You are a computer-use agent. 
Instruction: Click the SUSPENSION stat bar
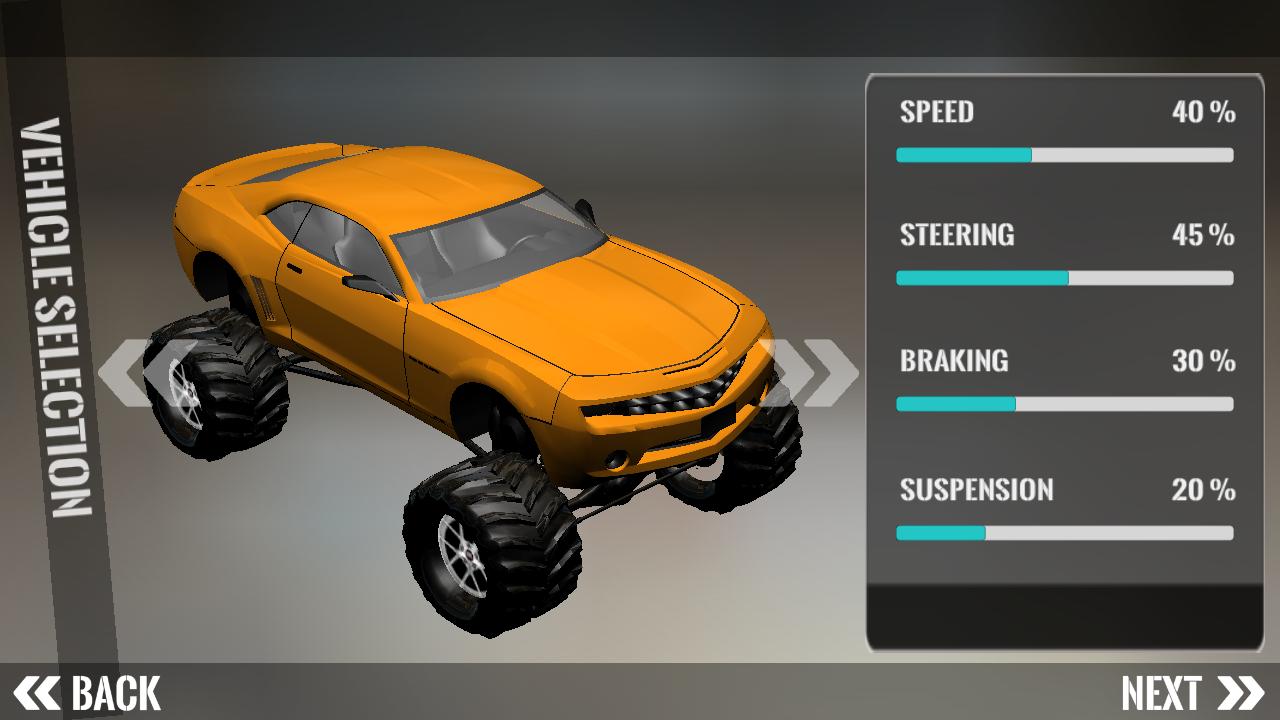[1065, 533]
